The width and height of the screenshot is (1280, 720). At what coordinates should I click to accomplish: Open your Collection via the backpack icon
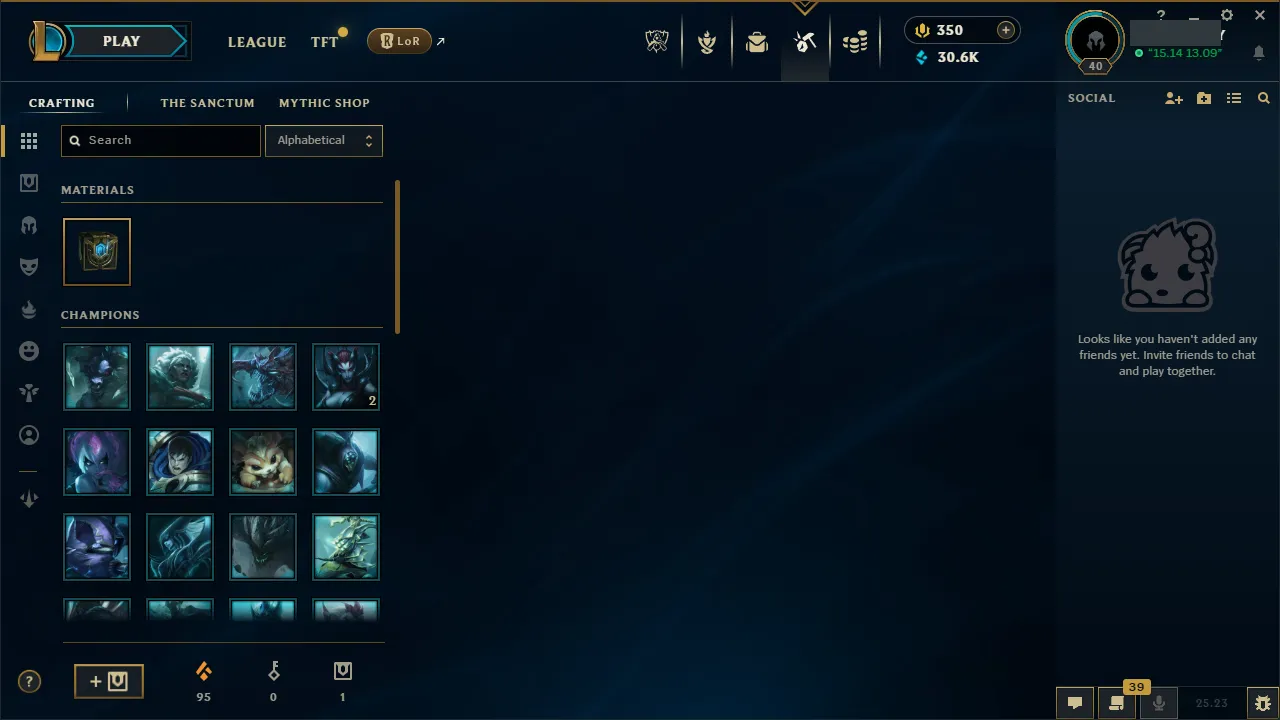pyautogui.click(x=757, y=41)
